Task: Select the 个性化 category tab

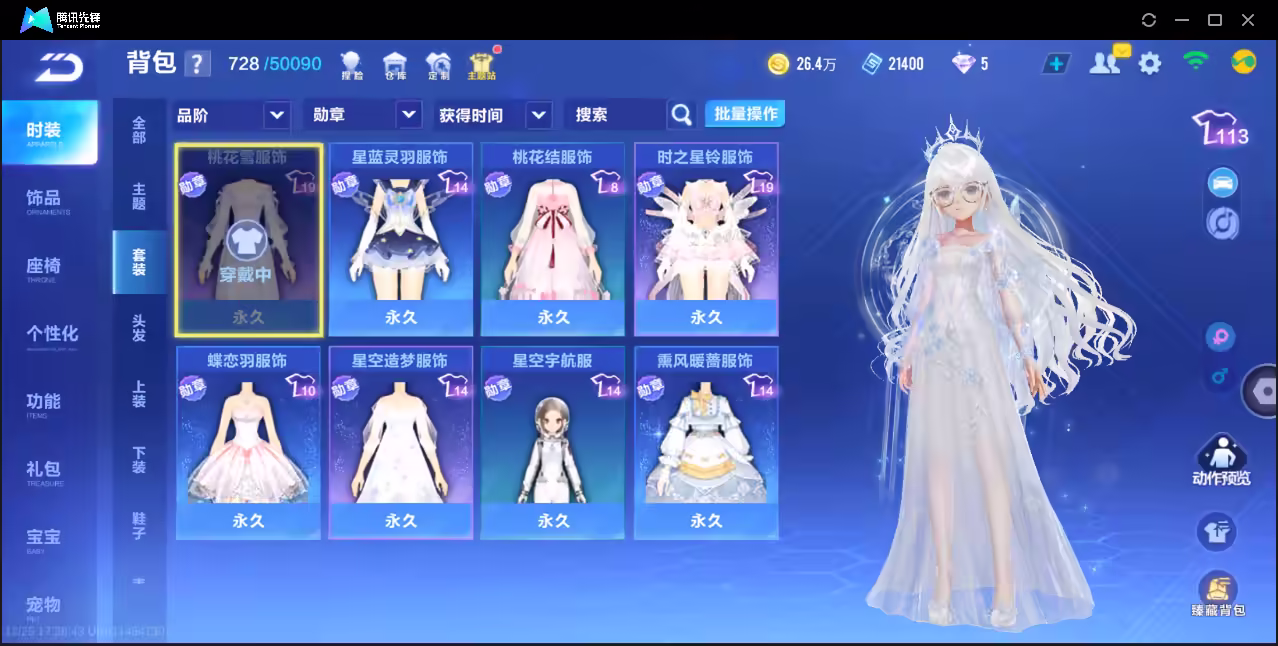Action: pyautogui.click(x=51, y=335)
